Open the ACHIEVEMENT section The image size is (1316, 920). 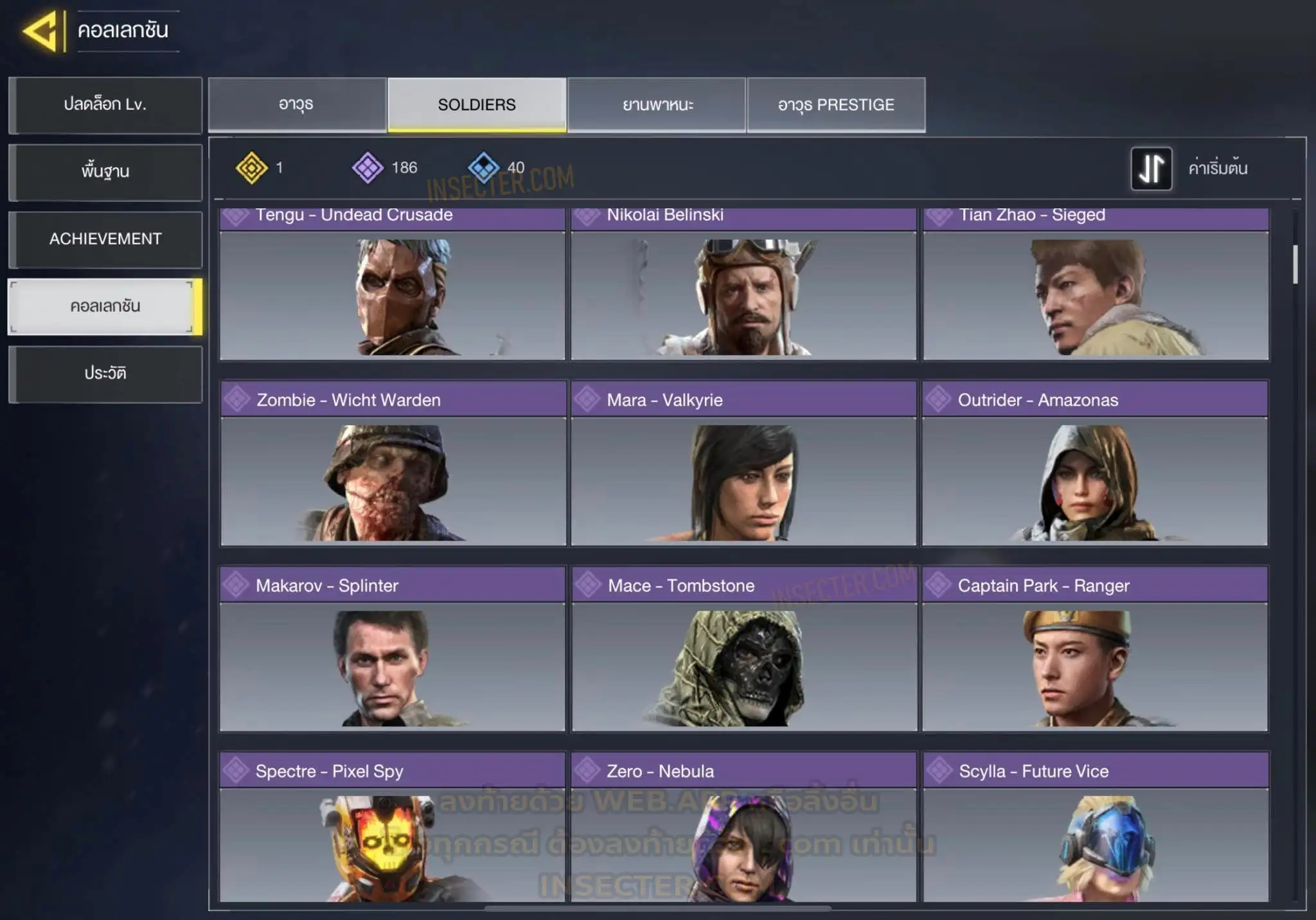(x=105, y=239)
